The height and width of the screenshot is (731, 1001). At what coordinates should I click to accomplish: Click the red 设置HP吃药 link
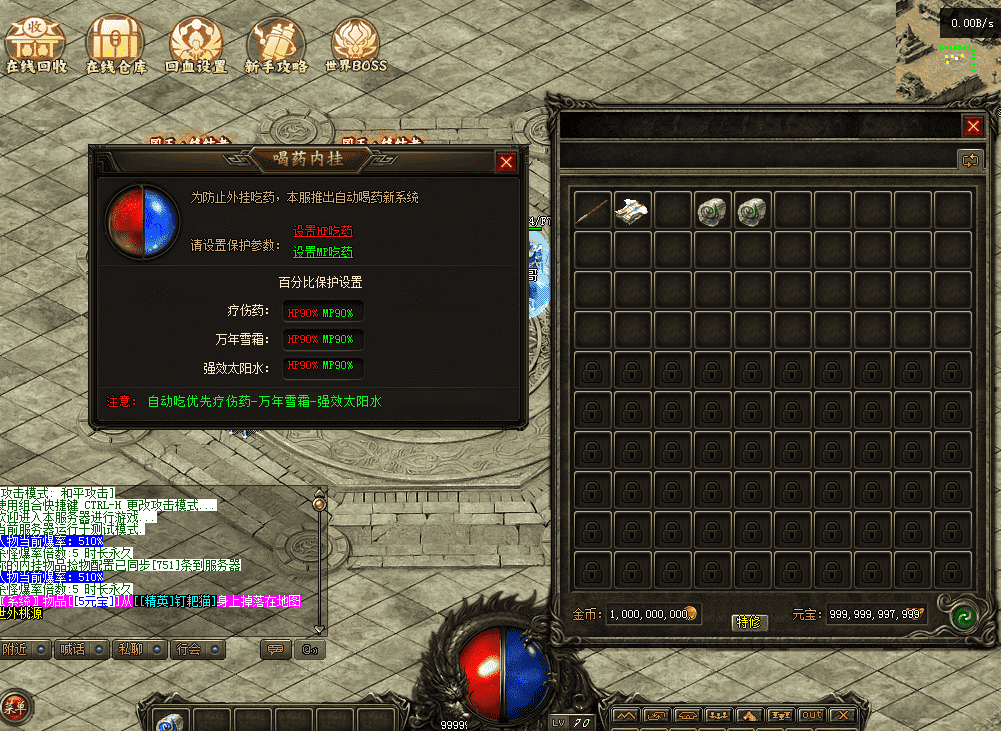coord(323,231)
